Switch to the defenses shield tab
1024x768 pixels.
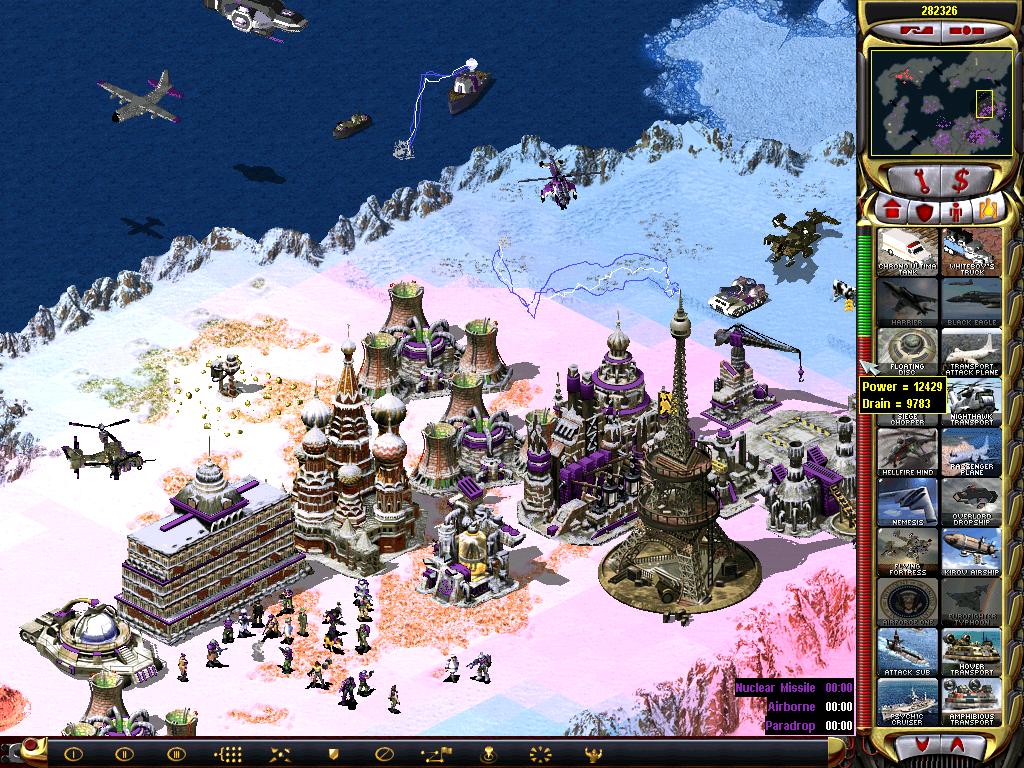point(925,211)
